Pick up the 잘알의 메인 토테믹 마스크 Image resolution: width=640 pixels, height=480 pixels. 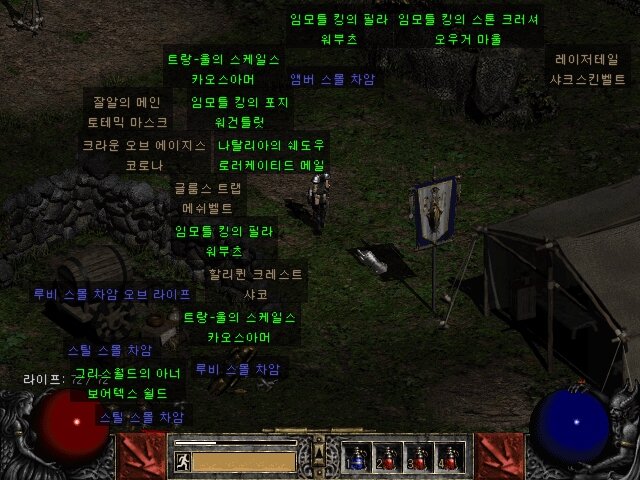(123, 111)
